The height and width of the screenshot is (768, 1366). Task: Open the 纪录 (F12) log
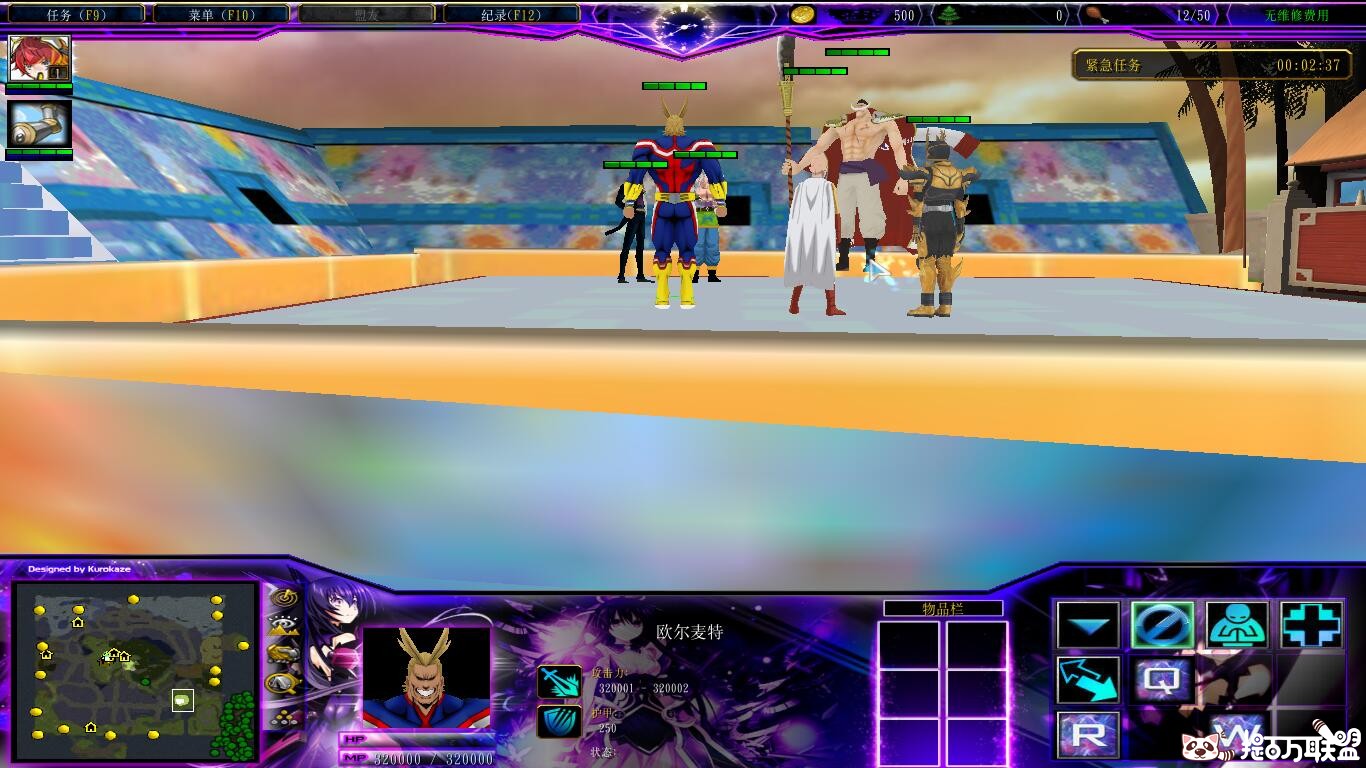click(511, 15)
